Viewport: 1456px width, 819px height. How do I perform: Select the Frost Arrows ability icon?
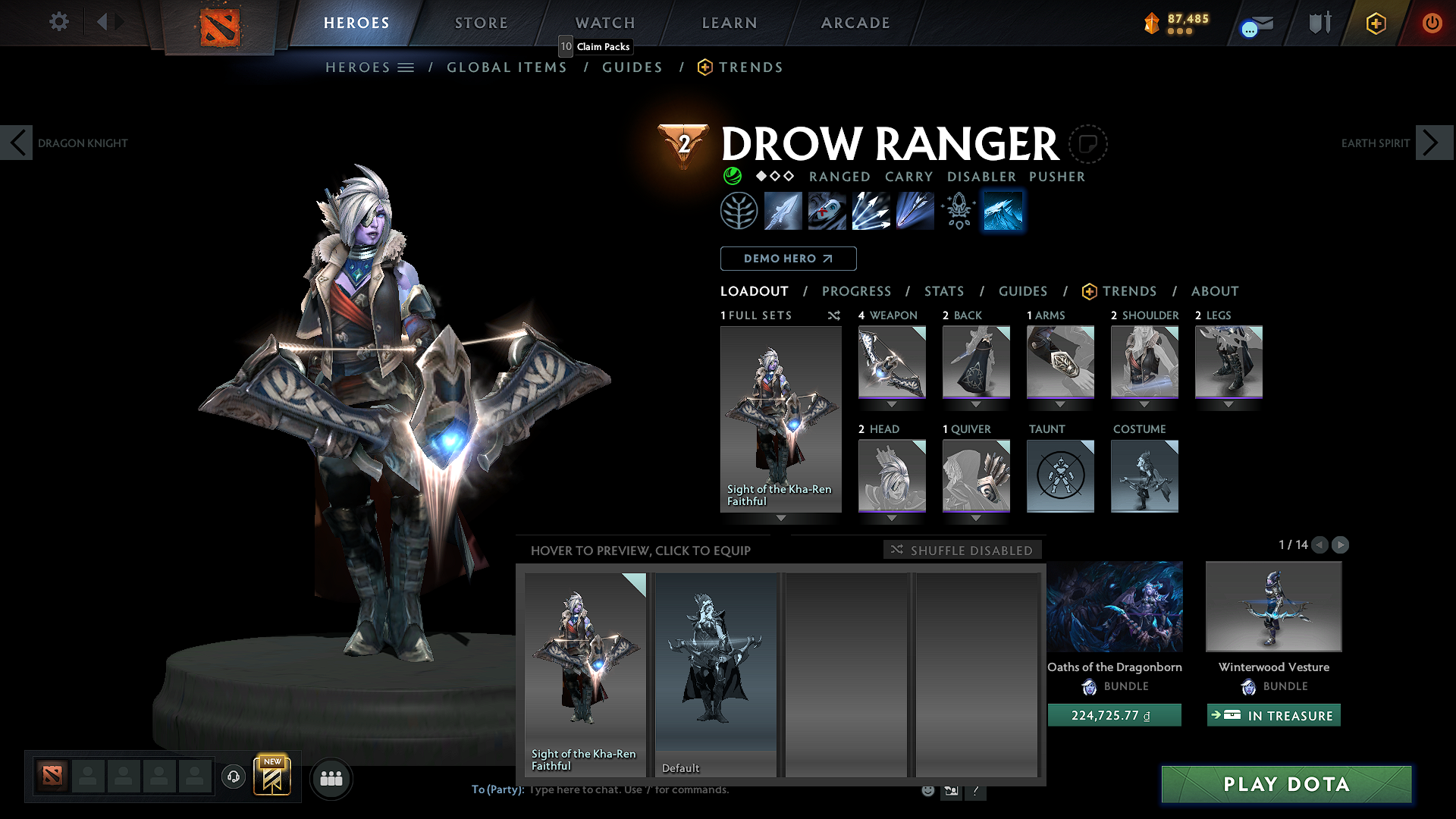[x=783, y=211]
